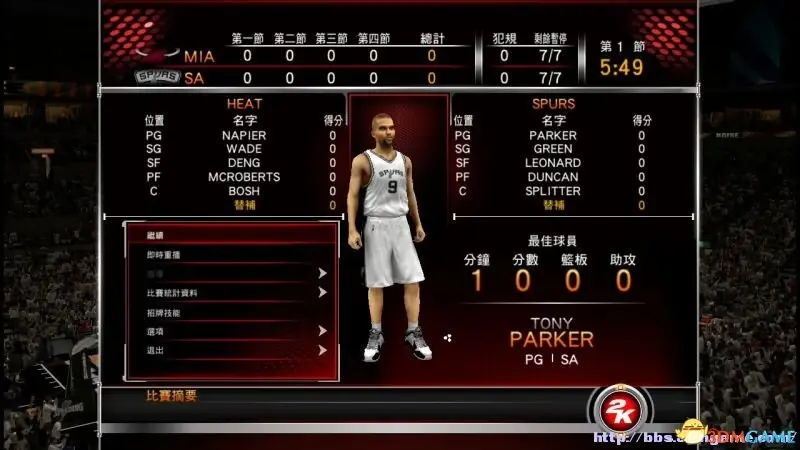Choose 招牌技能 signature skills
Image resolution: width=800 pixels, height=450 pixels.
click(x=230, y=312)
